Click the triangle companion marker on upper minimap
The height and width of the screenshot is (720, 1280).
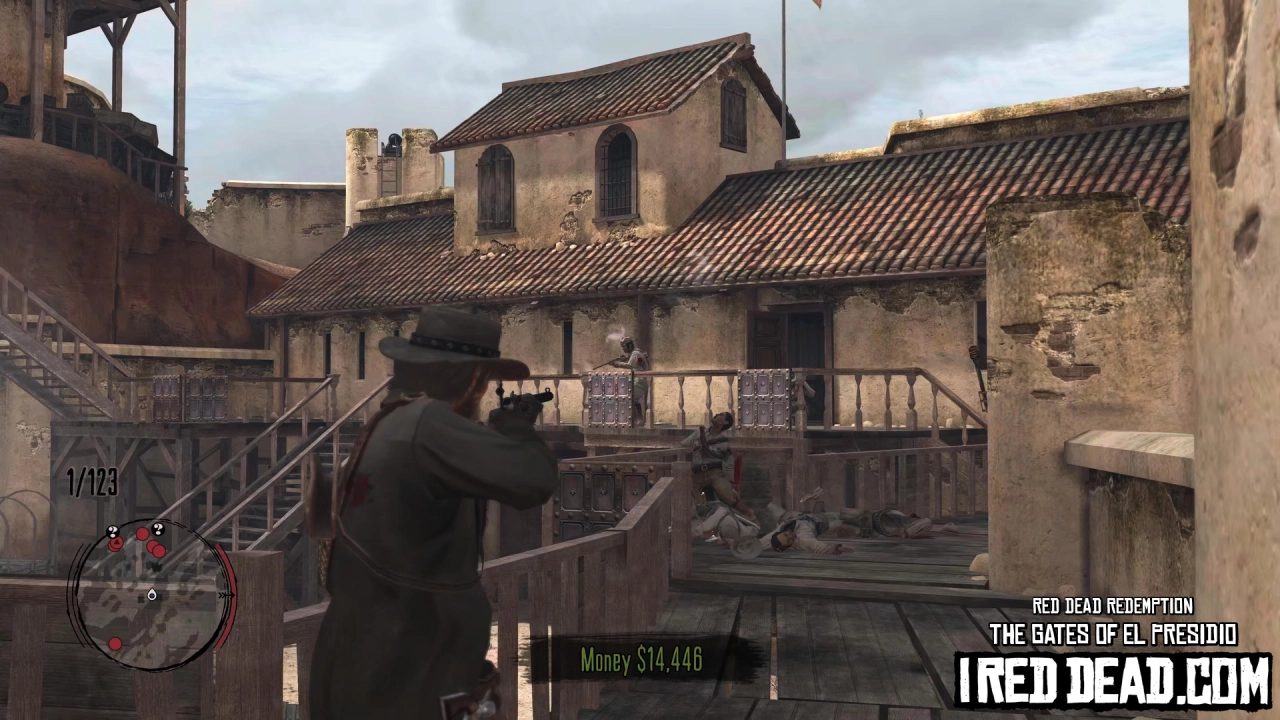[x=116, y=542]
